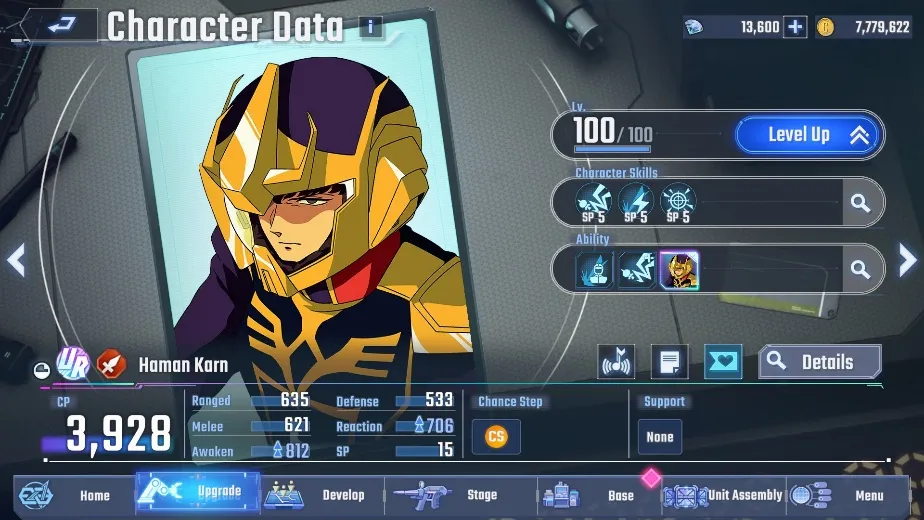Viewport: 924px width, 520px height.
Task: Switch to the next character arrow
Action: 906,261
